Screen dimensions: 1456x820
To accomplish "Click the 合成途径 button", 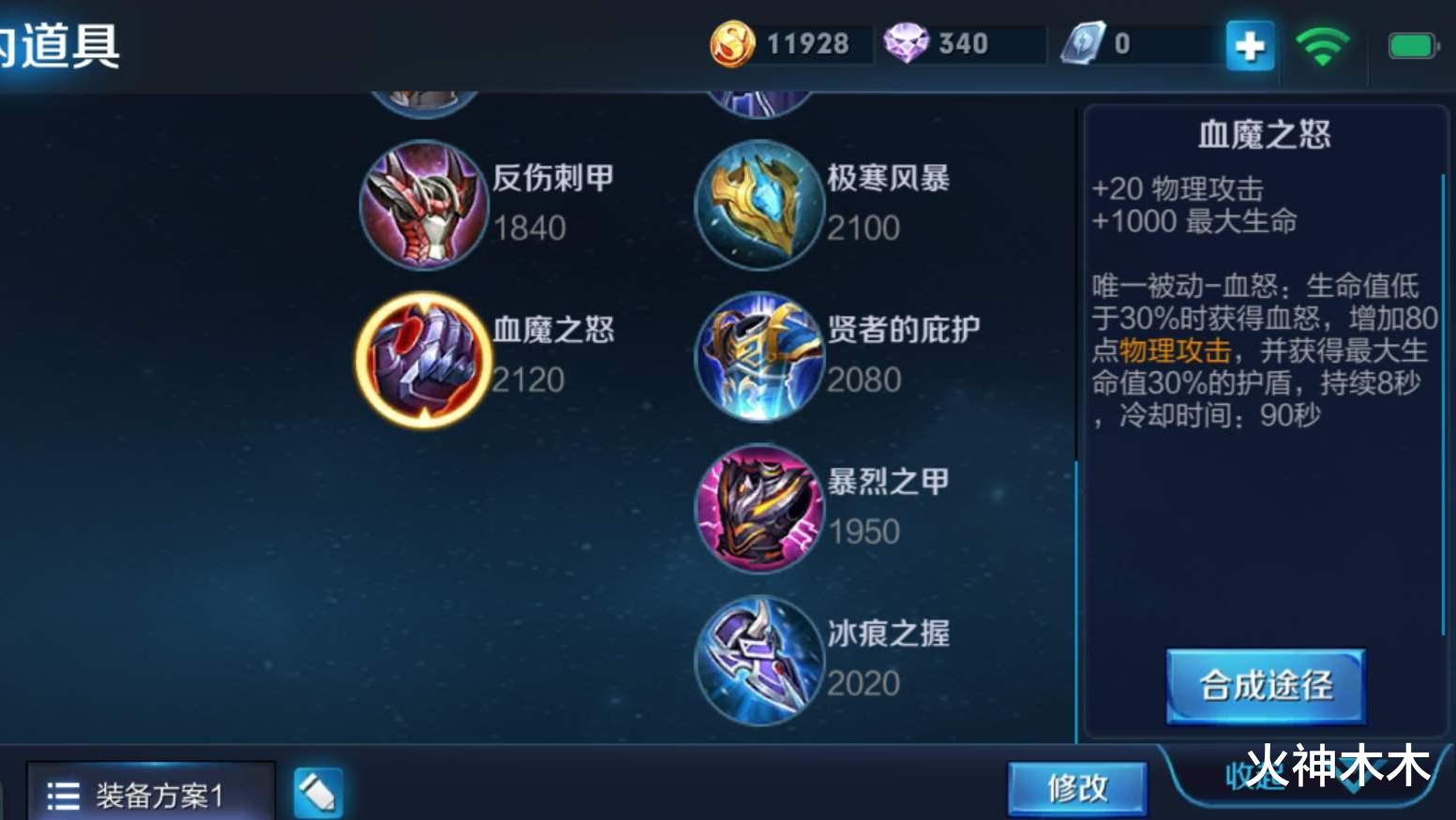I will (x=1264, y=685).
